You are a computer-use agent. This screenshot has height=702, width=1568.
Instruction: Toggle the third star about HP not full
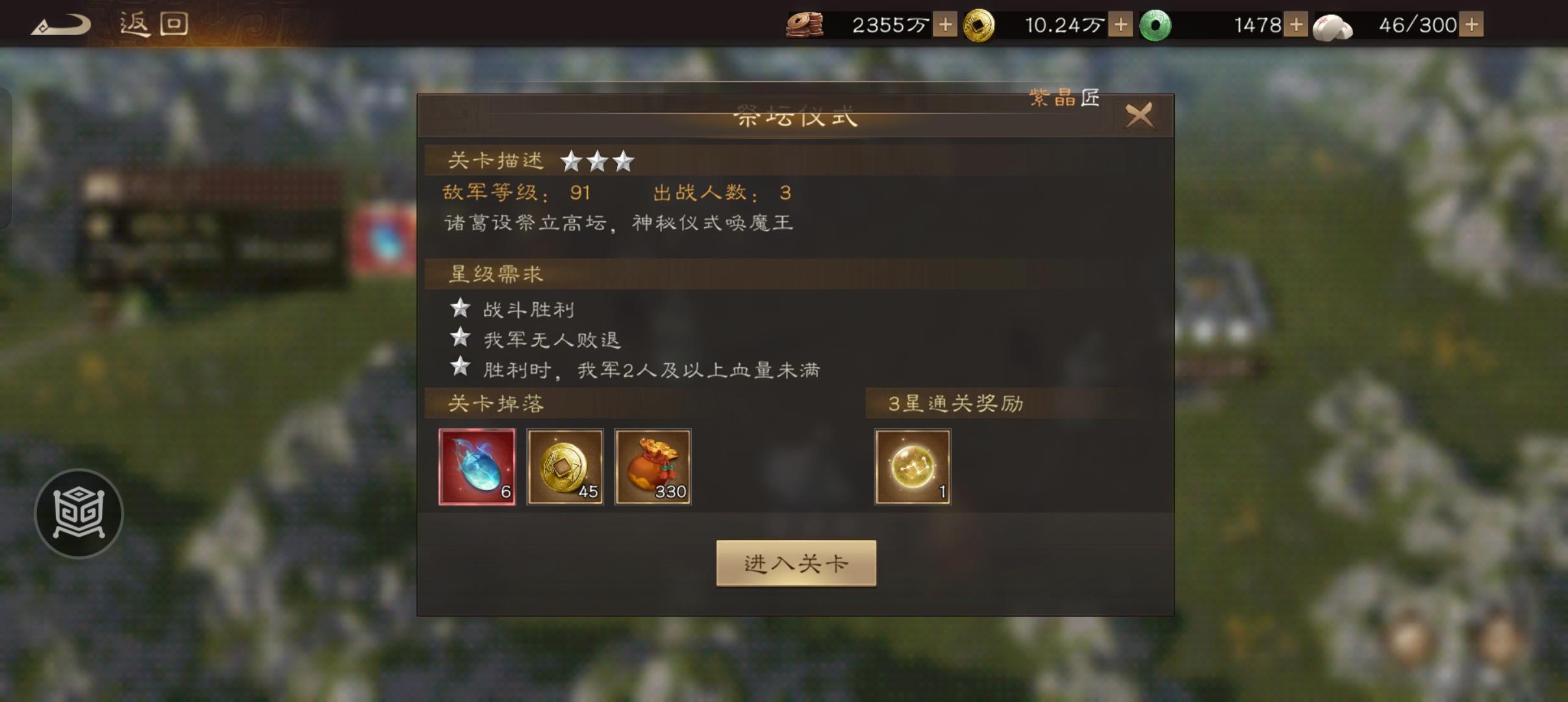click(653, 369)
